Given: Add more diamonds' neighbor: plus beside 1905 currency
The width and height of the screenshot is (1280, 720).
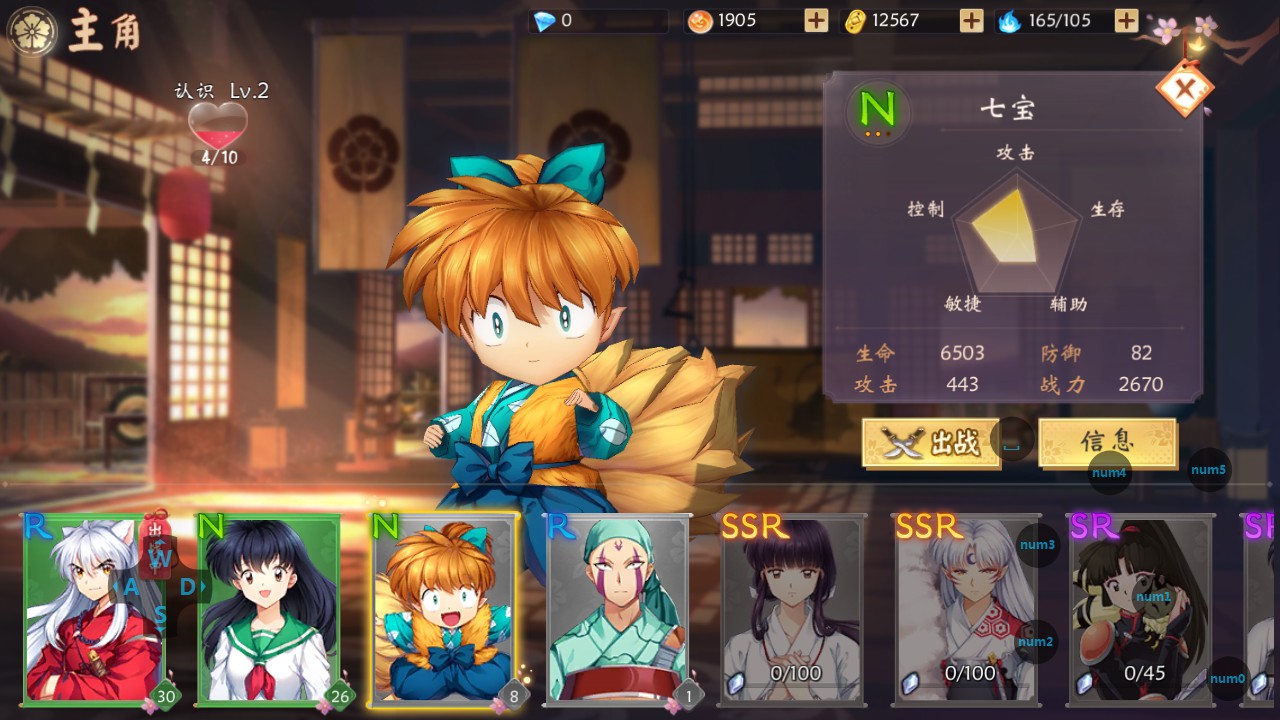Looking at the screenshot, I should (816, 21).
